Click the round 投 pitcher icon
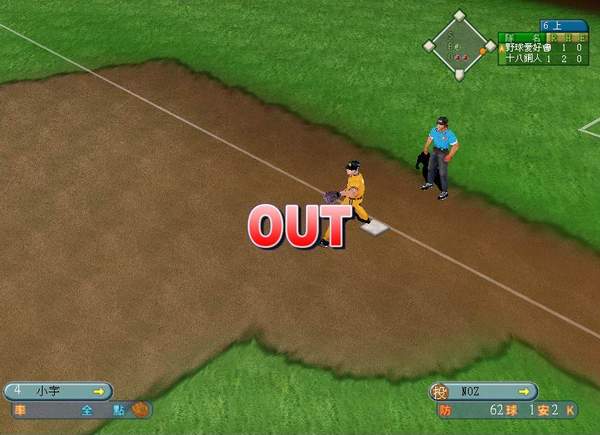 [x=440, y=391]
